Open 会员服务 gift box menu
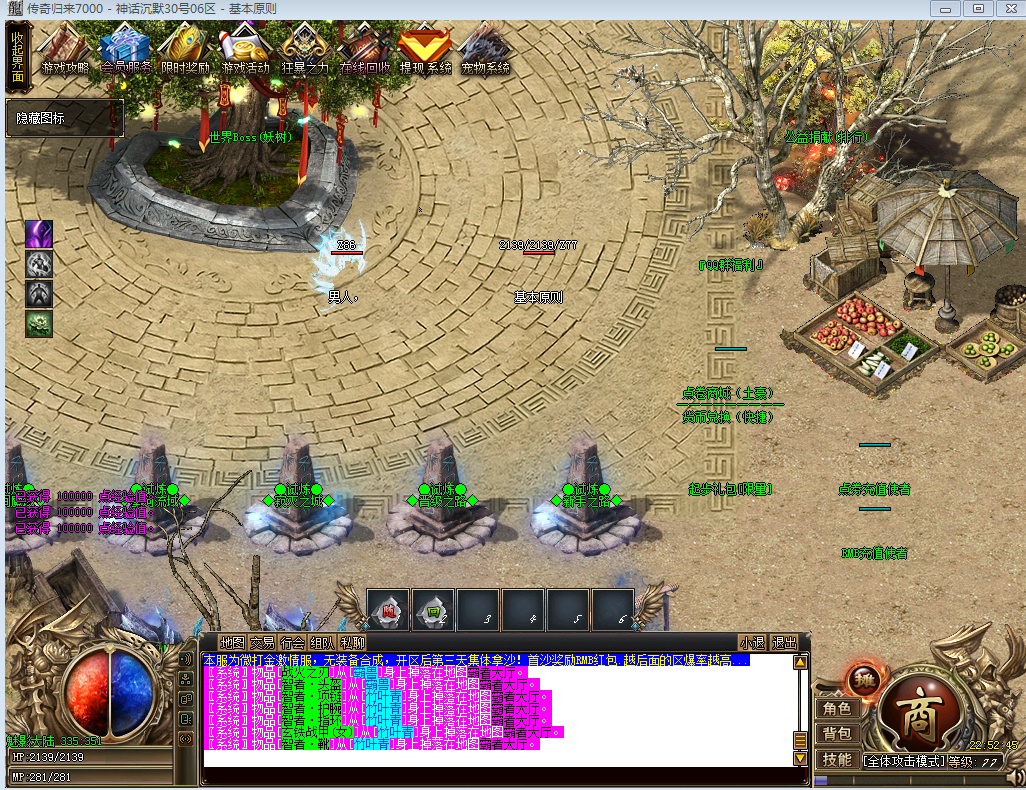The height and width of the screenshot is (790, 1026). 126,50
